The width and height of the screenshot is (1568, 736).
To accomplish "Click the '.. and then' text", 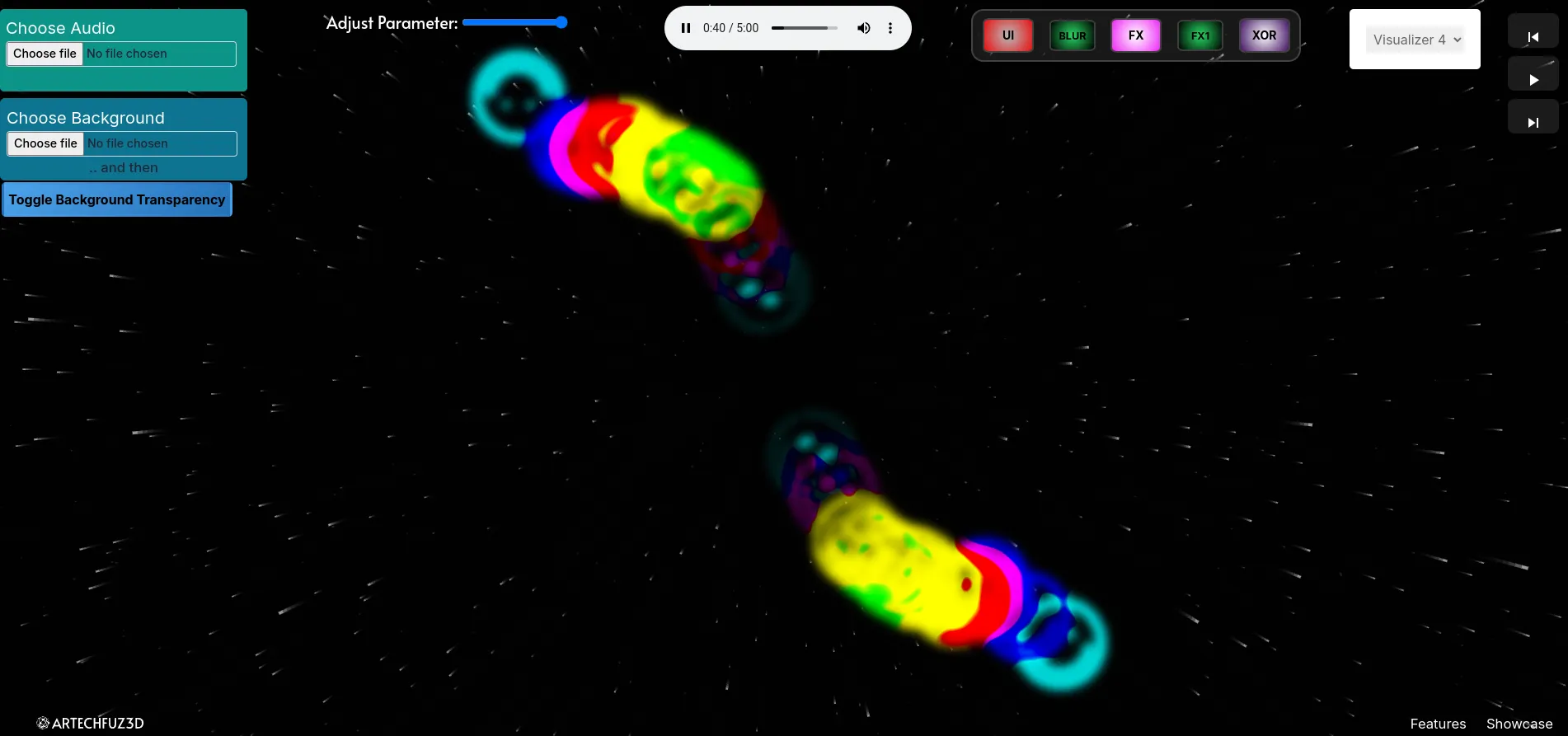I will coord(123,167).
